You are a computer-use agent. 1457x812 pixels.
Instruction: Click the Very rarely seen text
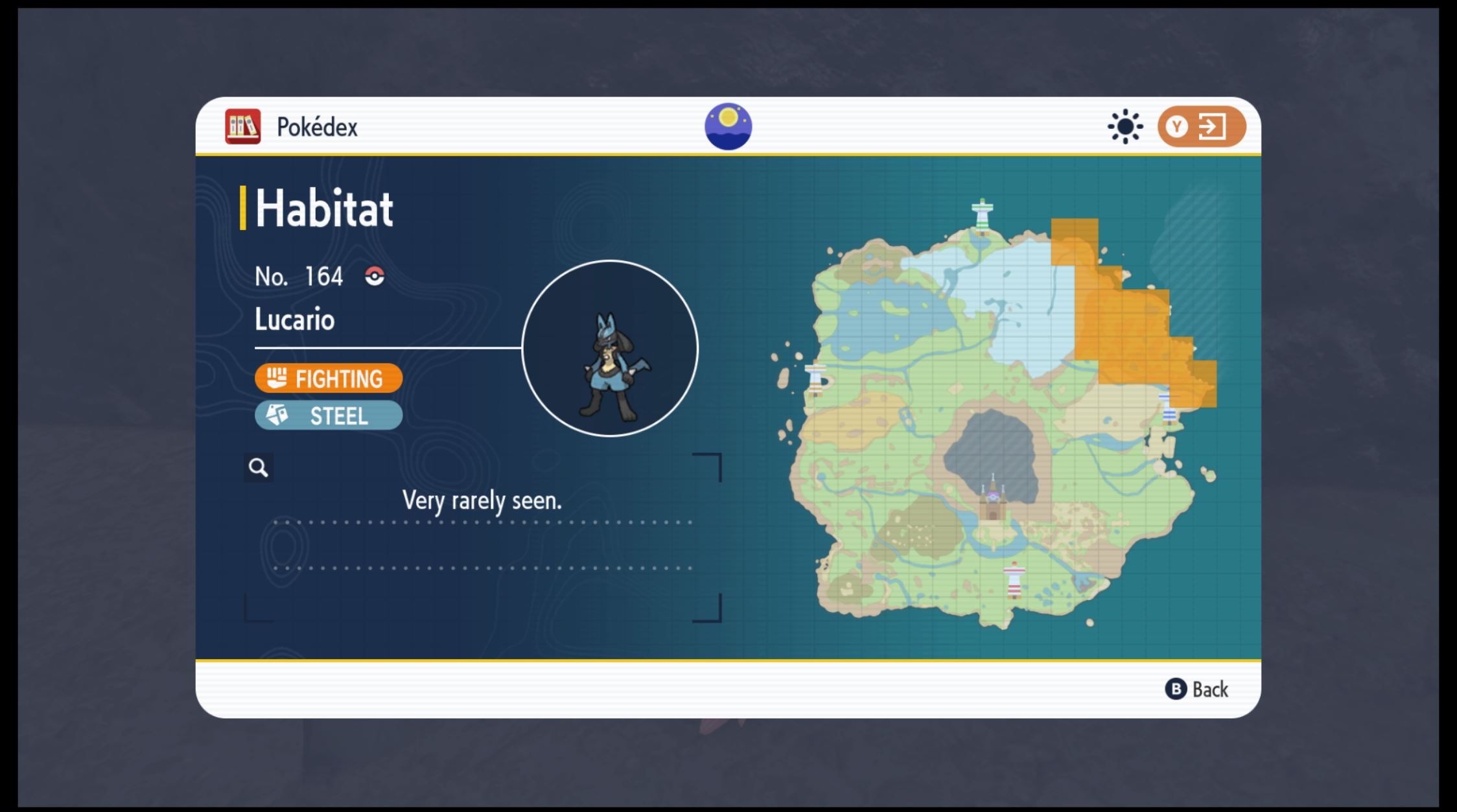point(483,500)
